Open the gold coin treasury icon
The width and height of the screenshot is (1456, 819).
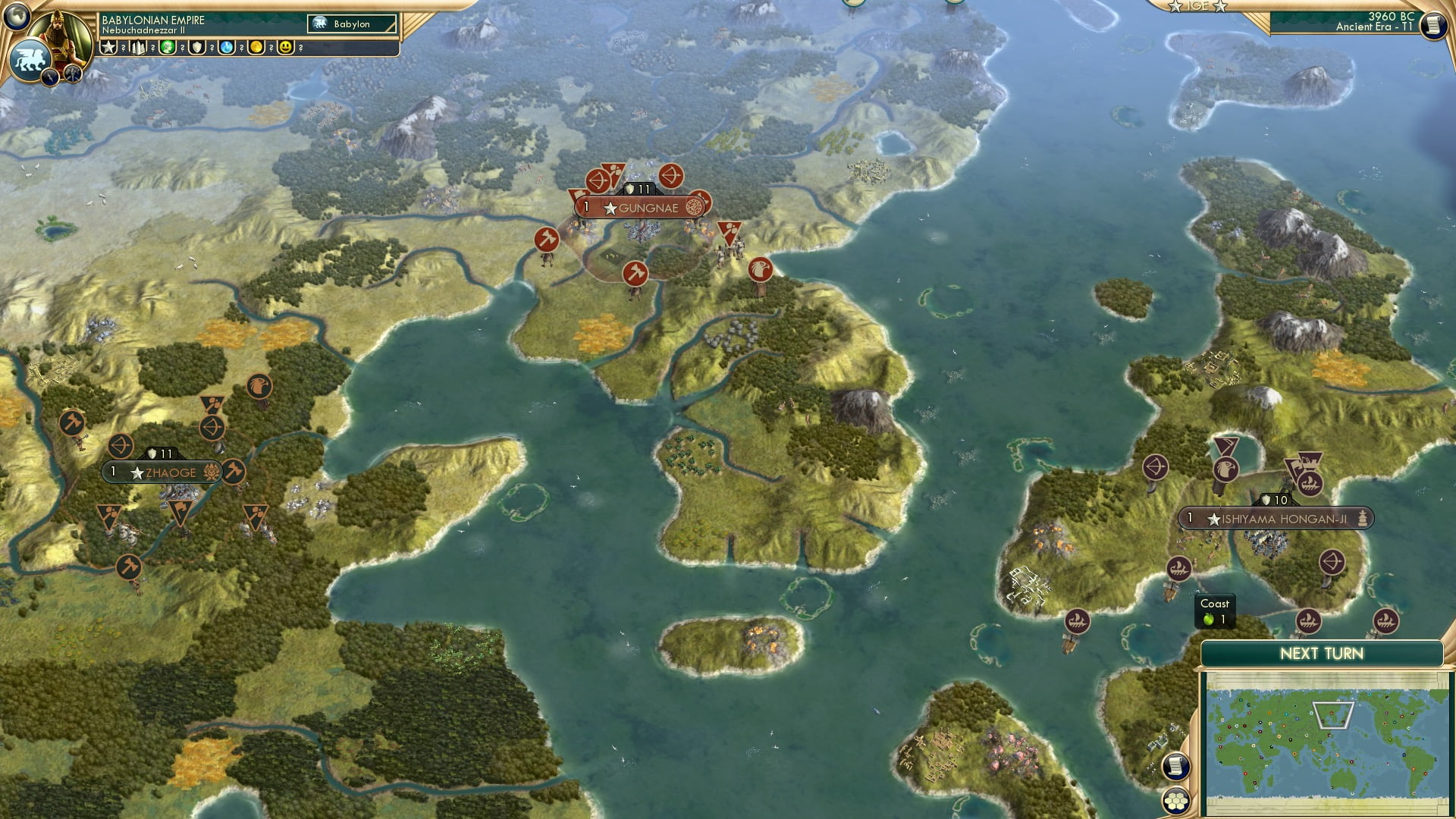[x=256, y=47]
